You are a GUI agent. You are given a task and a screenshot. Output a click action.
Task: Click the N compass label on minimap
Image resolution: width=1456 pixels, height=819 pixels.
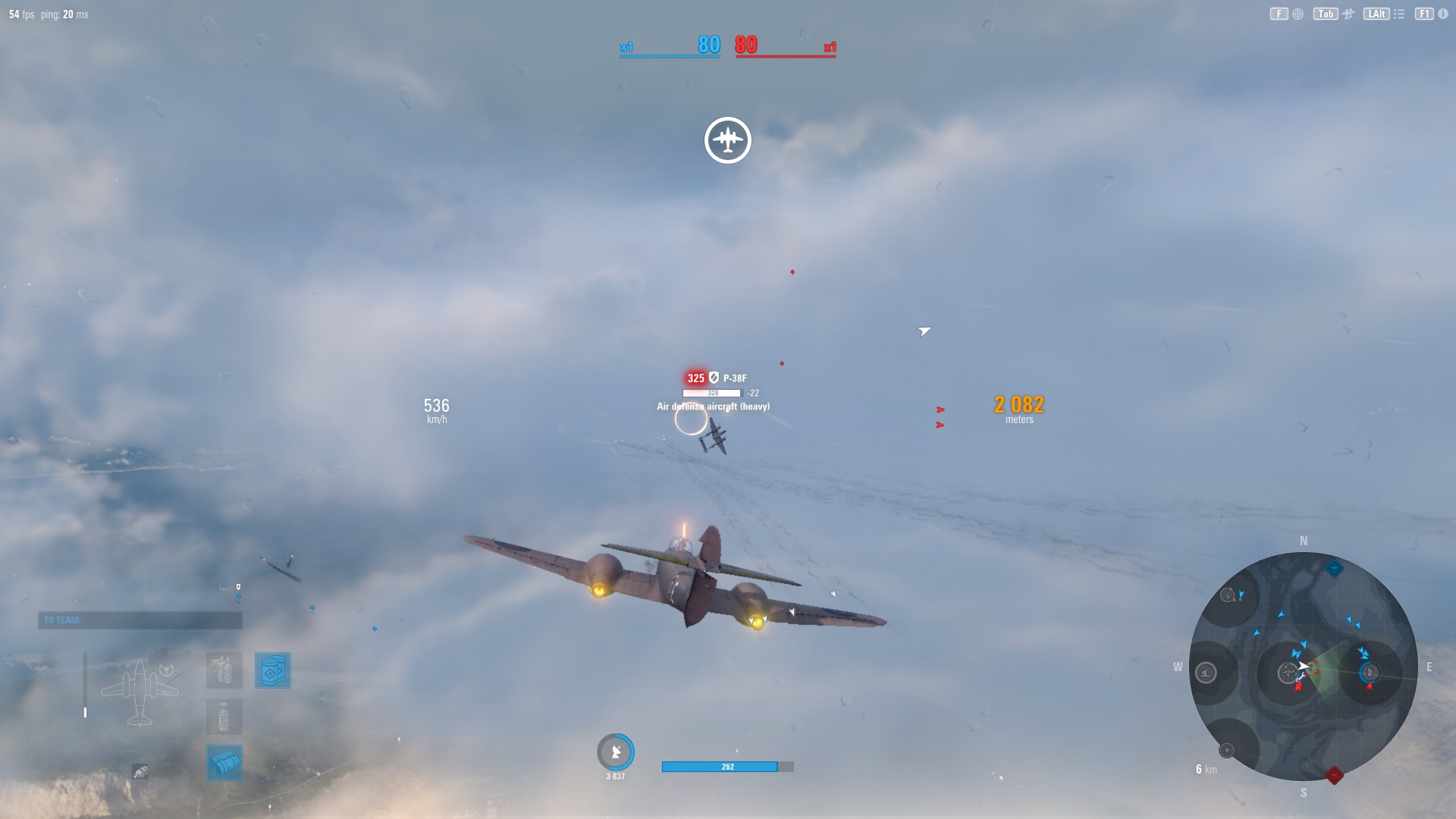pyautogui.click(x=1304, y=541)
